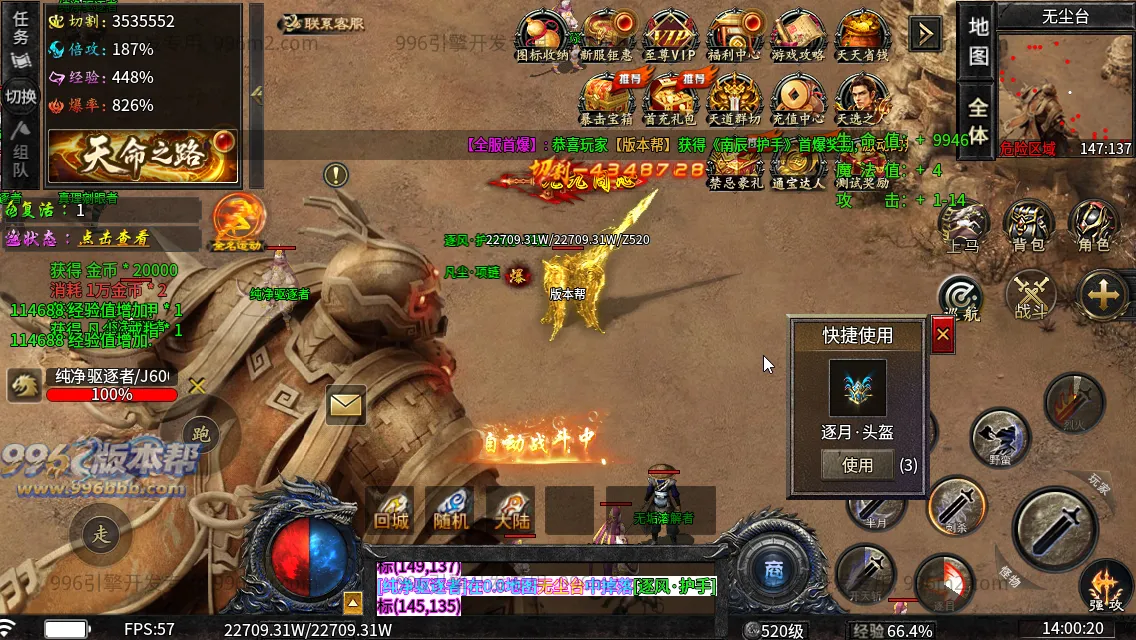Claim the 首充礼包 first-recharge gift pack

[669, 100]
